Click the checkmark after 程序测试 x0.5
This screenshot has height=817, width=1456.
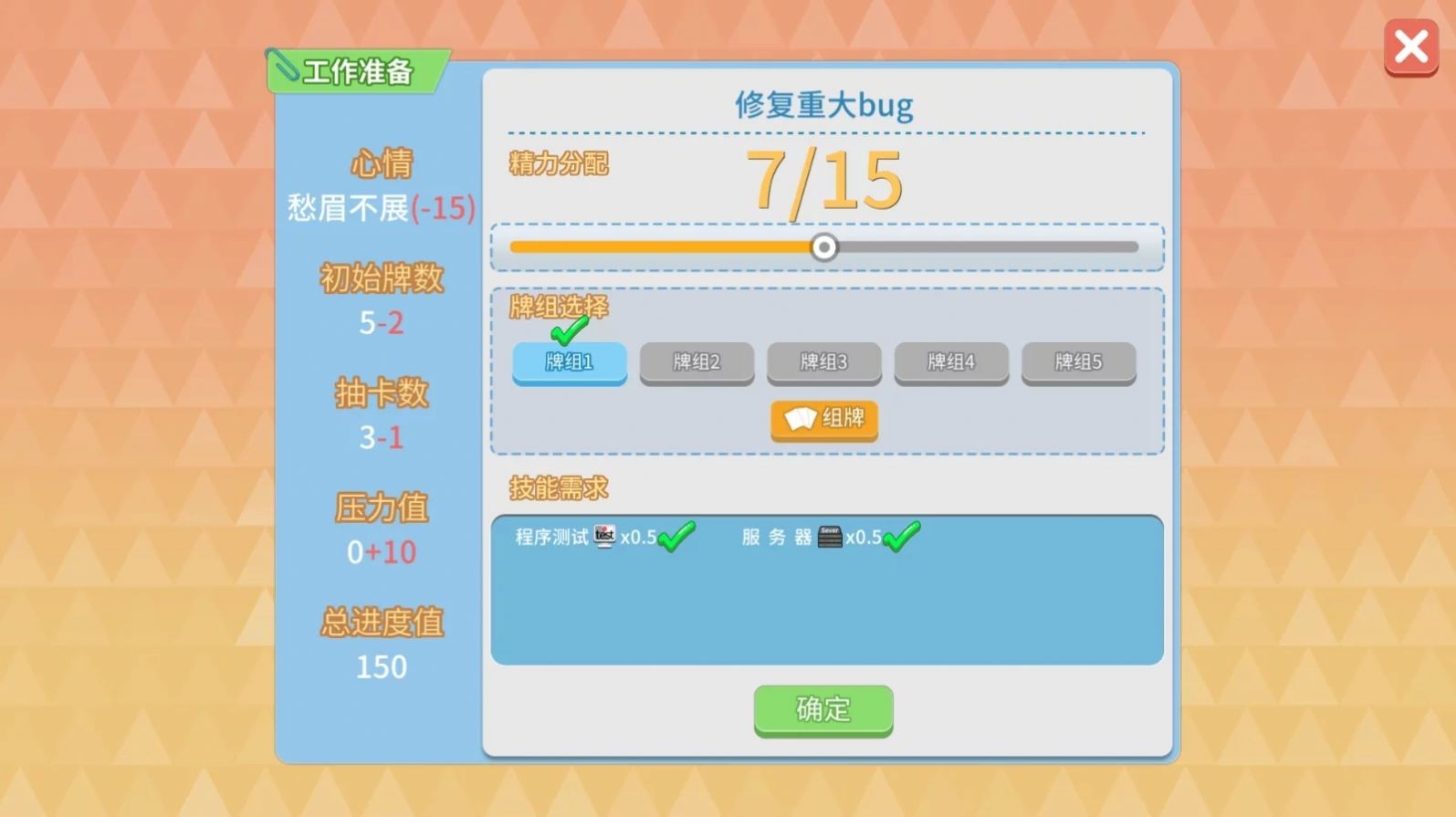click(676, 538)
